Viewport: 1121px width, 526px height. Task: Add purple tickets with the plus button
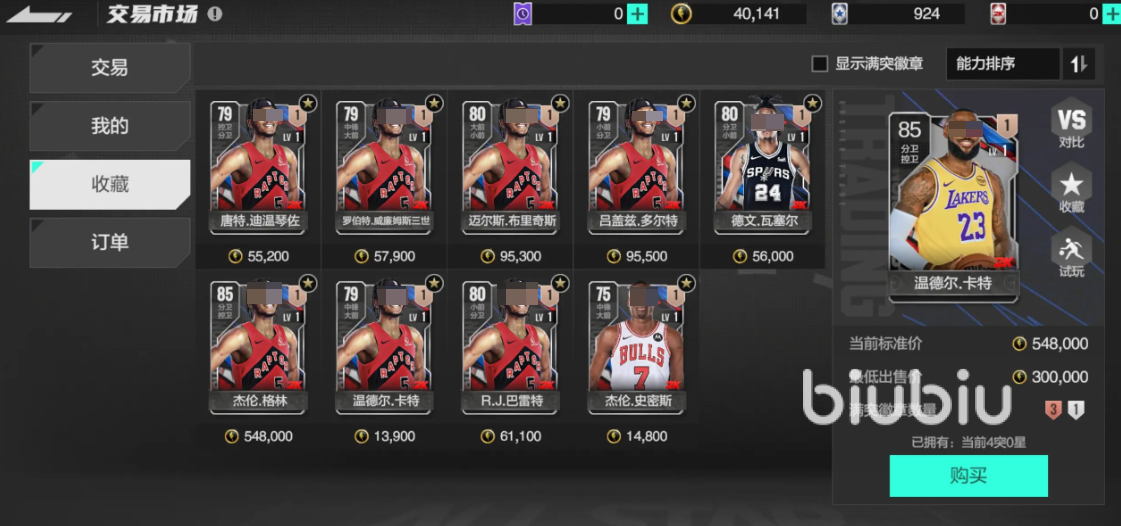tap(637, 14)
